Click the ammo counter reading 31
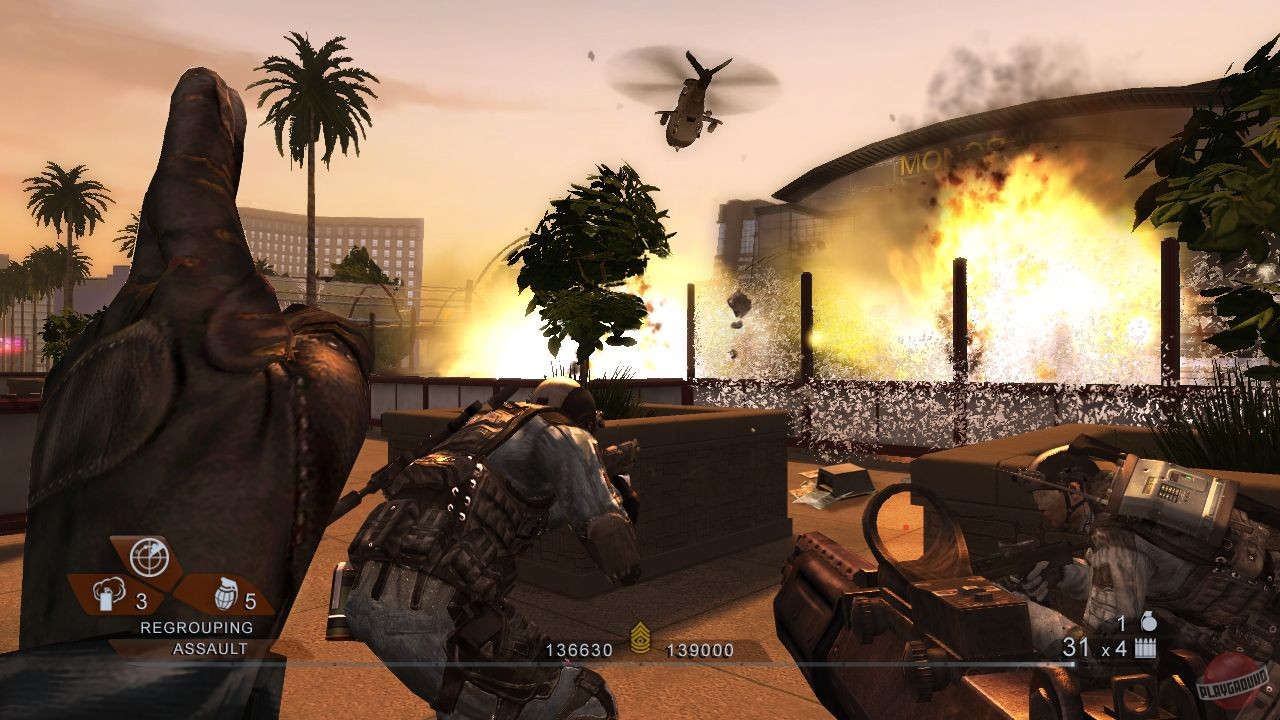This screenshot has height=720, width=1280. [1077, 647]
